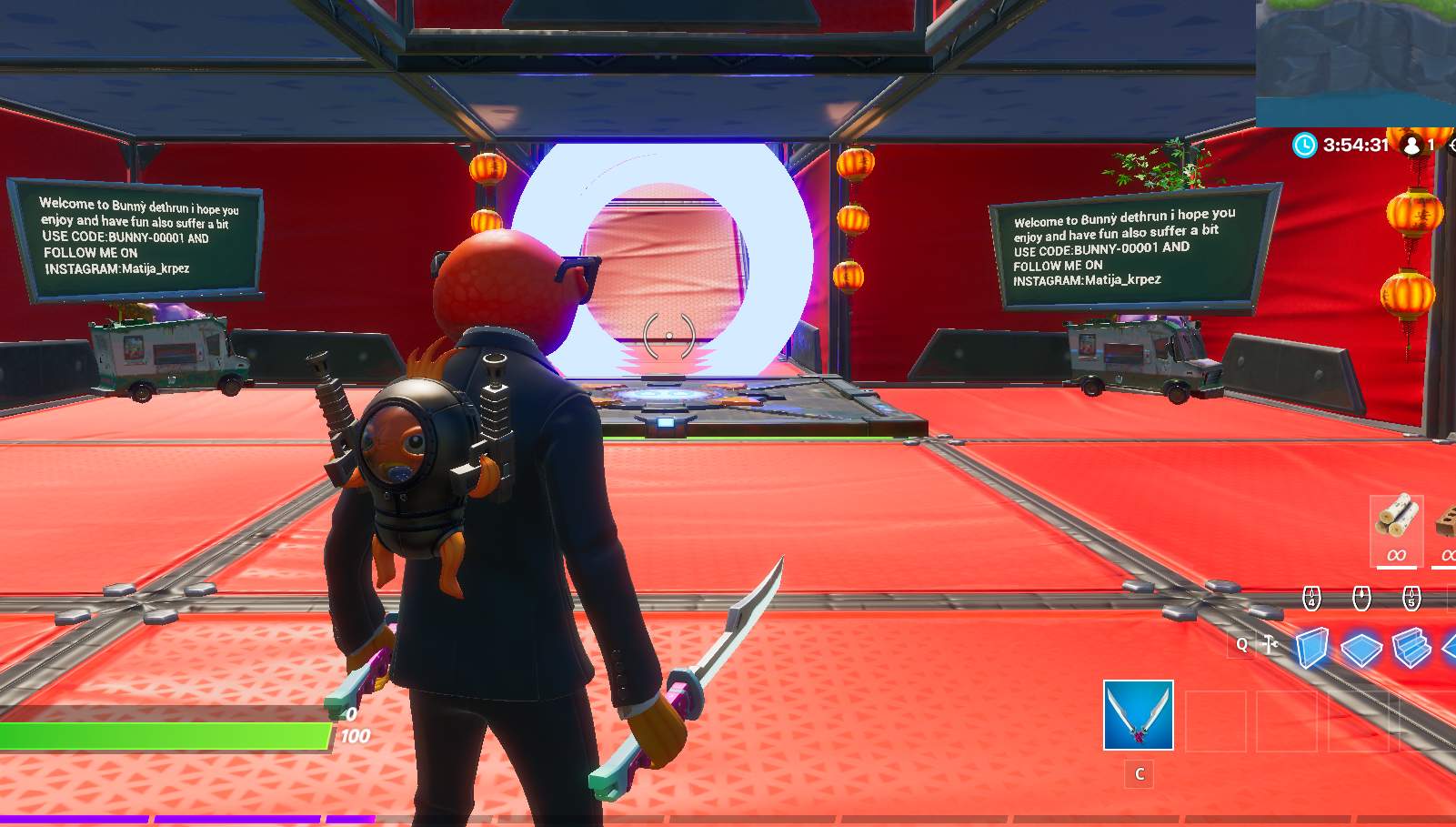Click the Q key trap slot indicator
The image size is (1456, 827).
(1242, 644)
